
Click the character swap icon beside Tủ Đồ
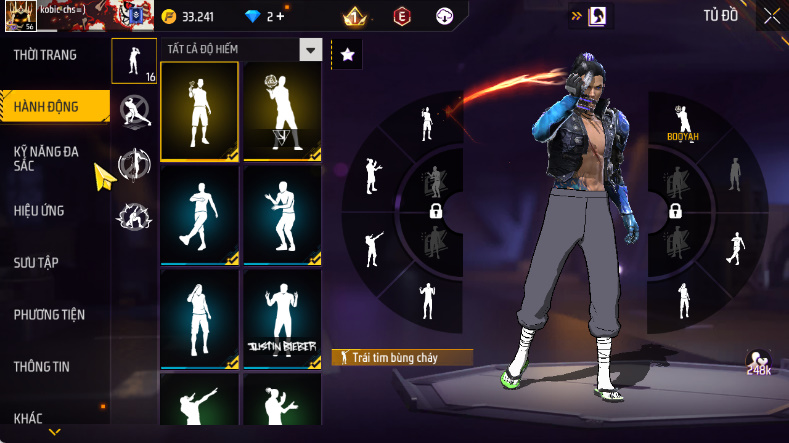(596, 16)
